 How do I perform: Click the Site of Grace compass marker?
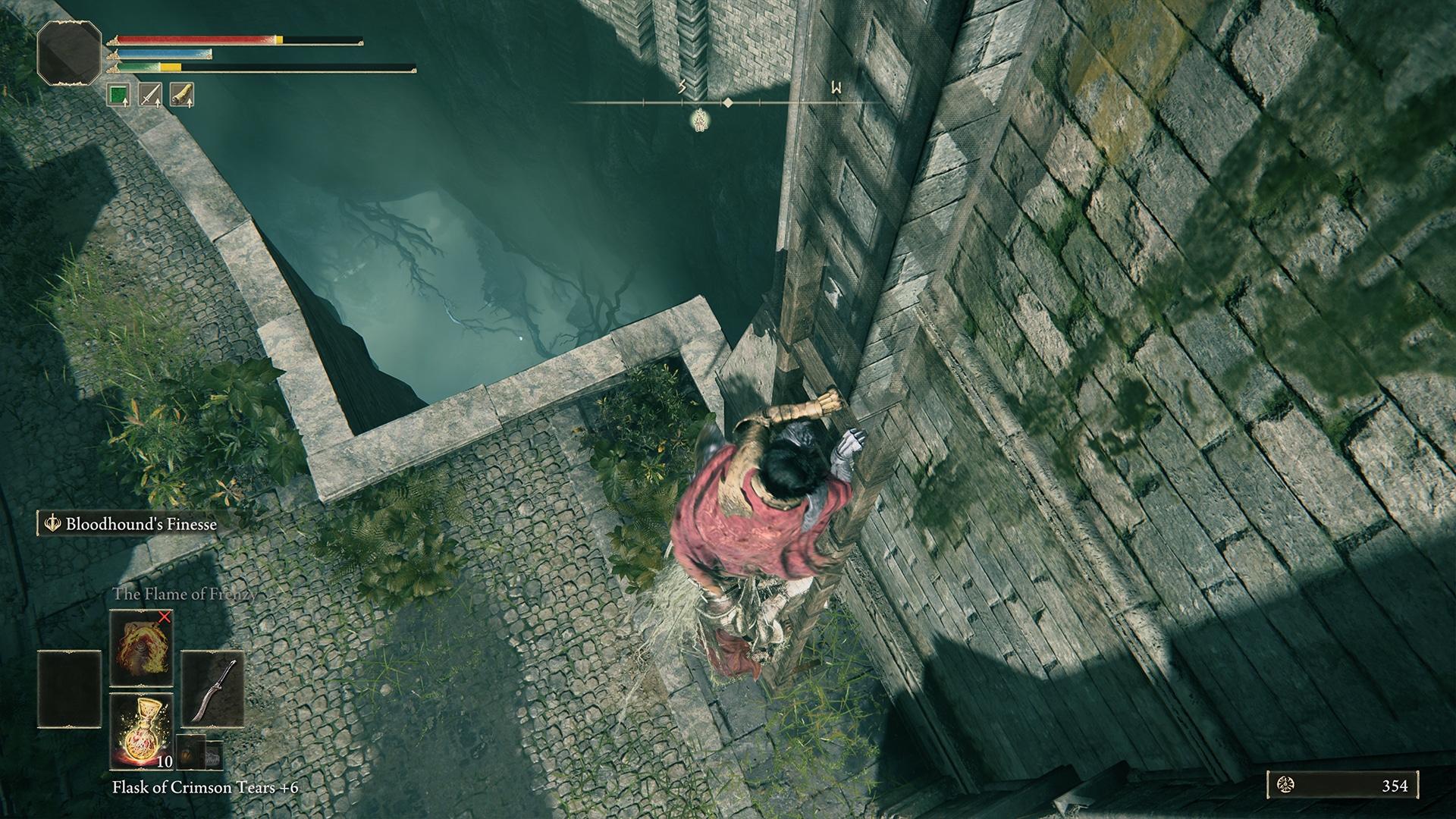tap(699, 121)
